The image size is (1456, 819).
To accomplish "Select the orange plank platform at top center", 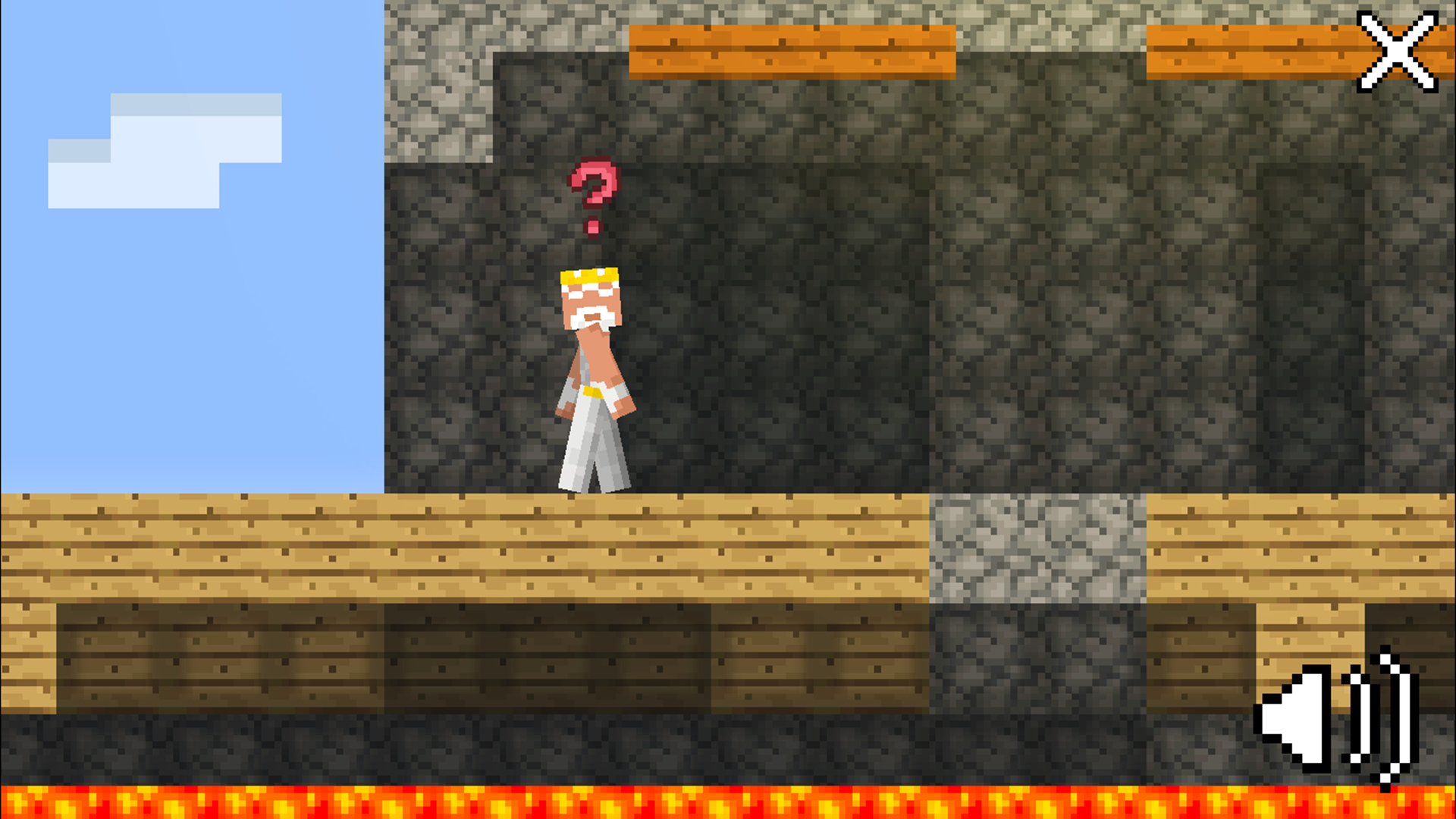I will 792,49.
